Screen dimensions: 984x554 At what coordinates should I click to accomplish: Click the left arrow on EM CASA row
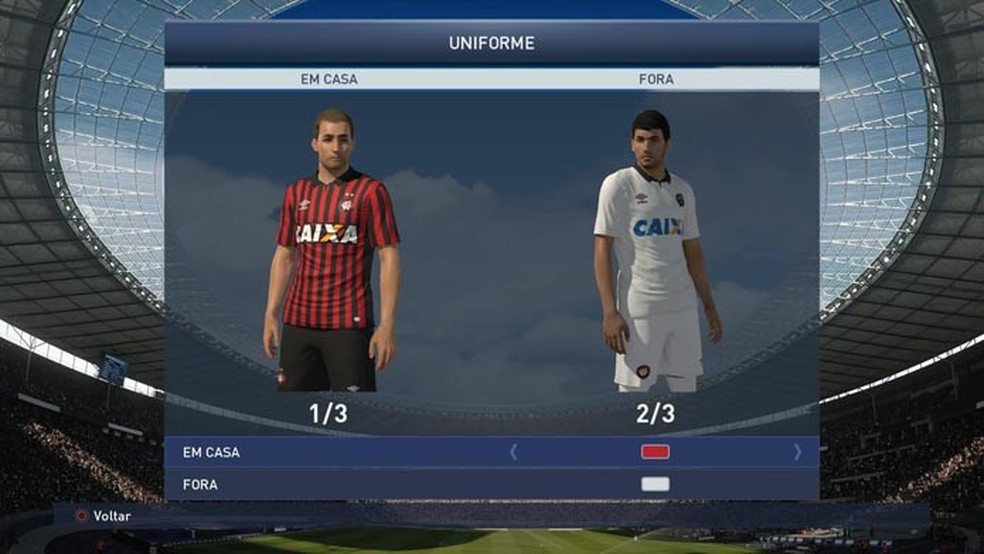pyautogui.click(x=514, y=452)
